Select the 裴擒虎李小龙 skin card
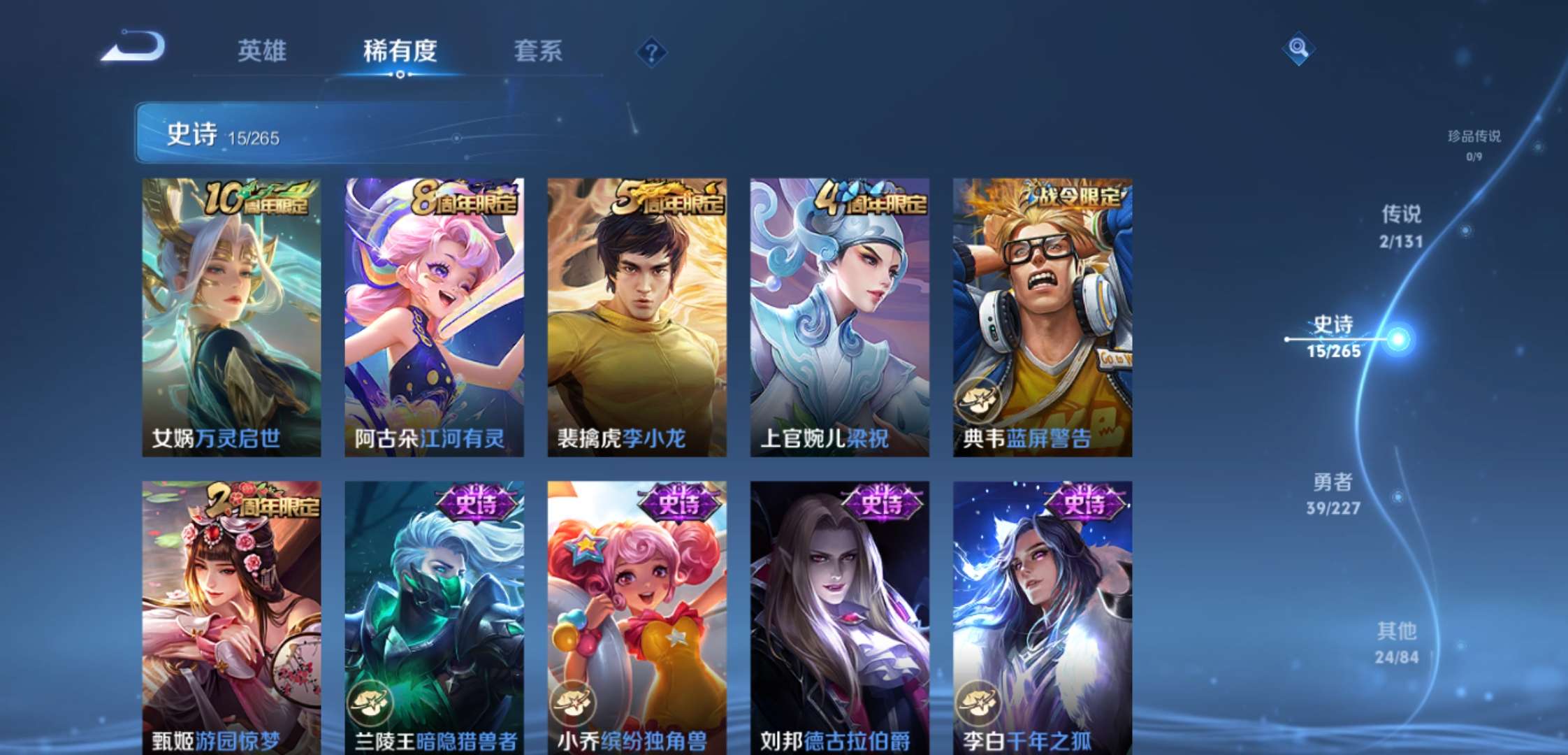 (636, 315)
